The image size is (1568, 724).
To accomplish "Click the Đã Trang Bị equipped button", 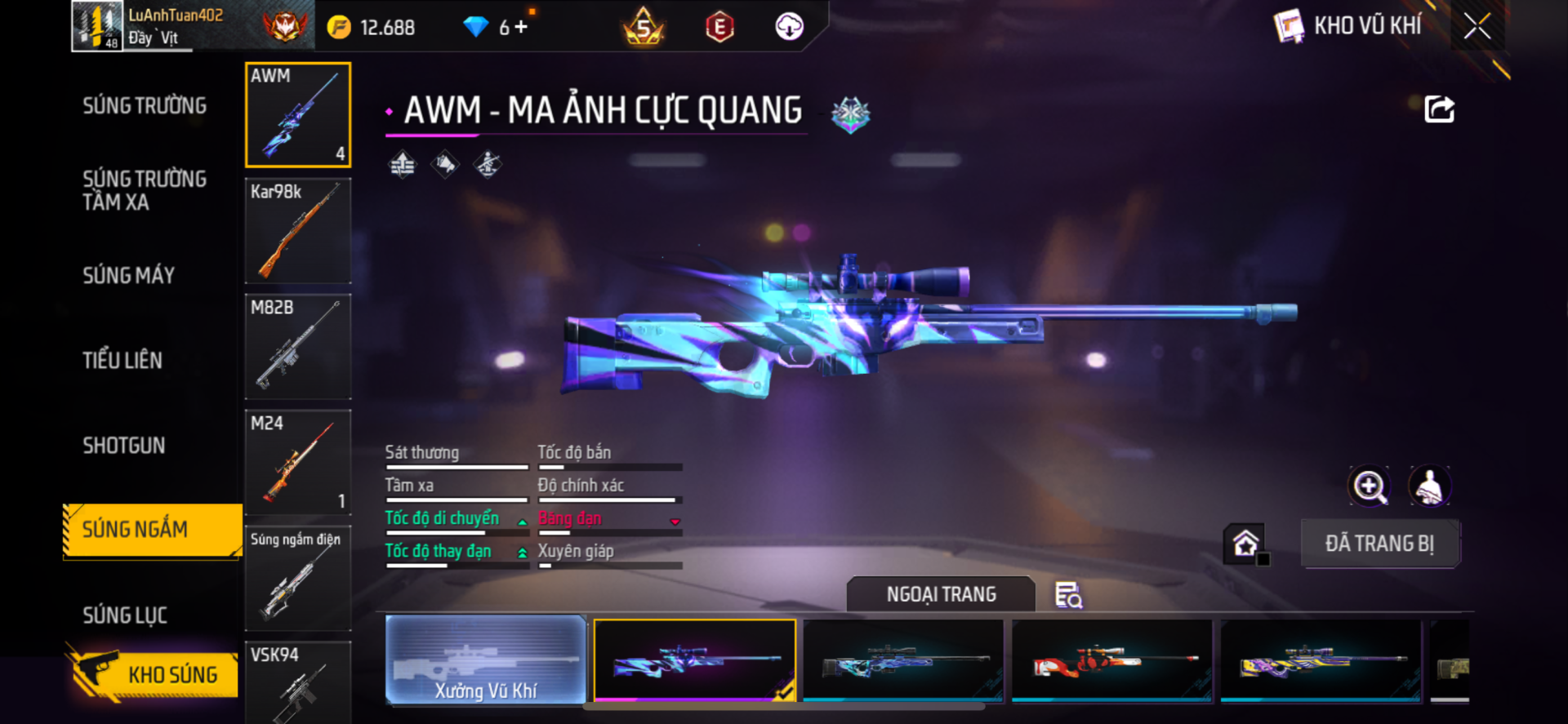I will pos(1379,544).
